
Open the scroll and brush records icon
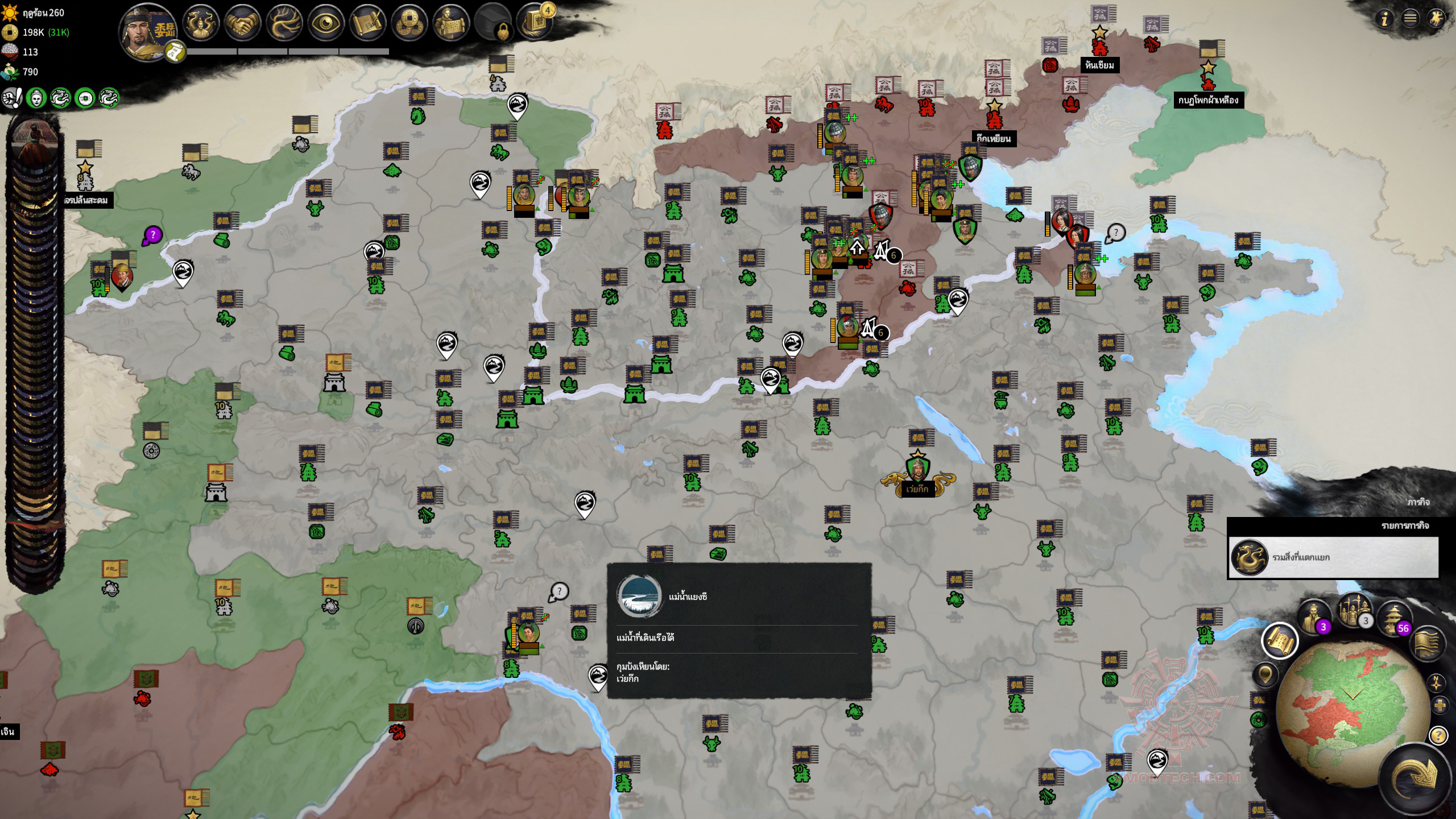coord(367,24)
